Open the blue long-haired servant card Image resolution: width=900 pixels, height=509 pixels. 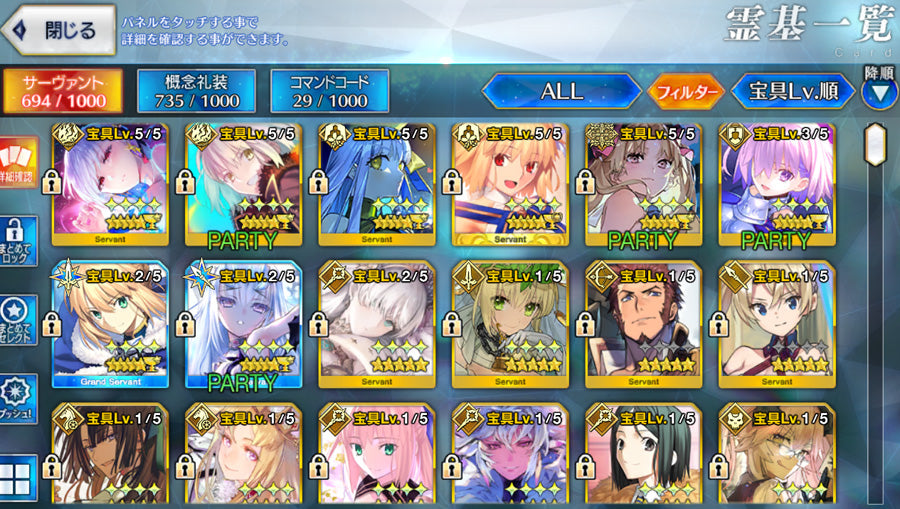[376, 185]
